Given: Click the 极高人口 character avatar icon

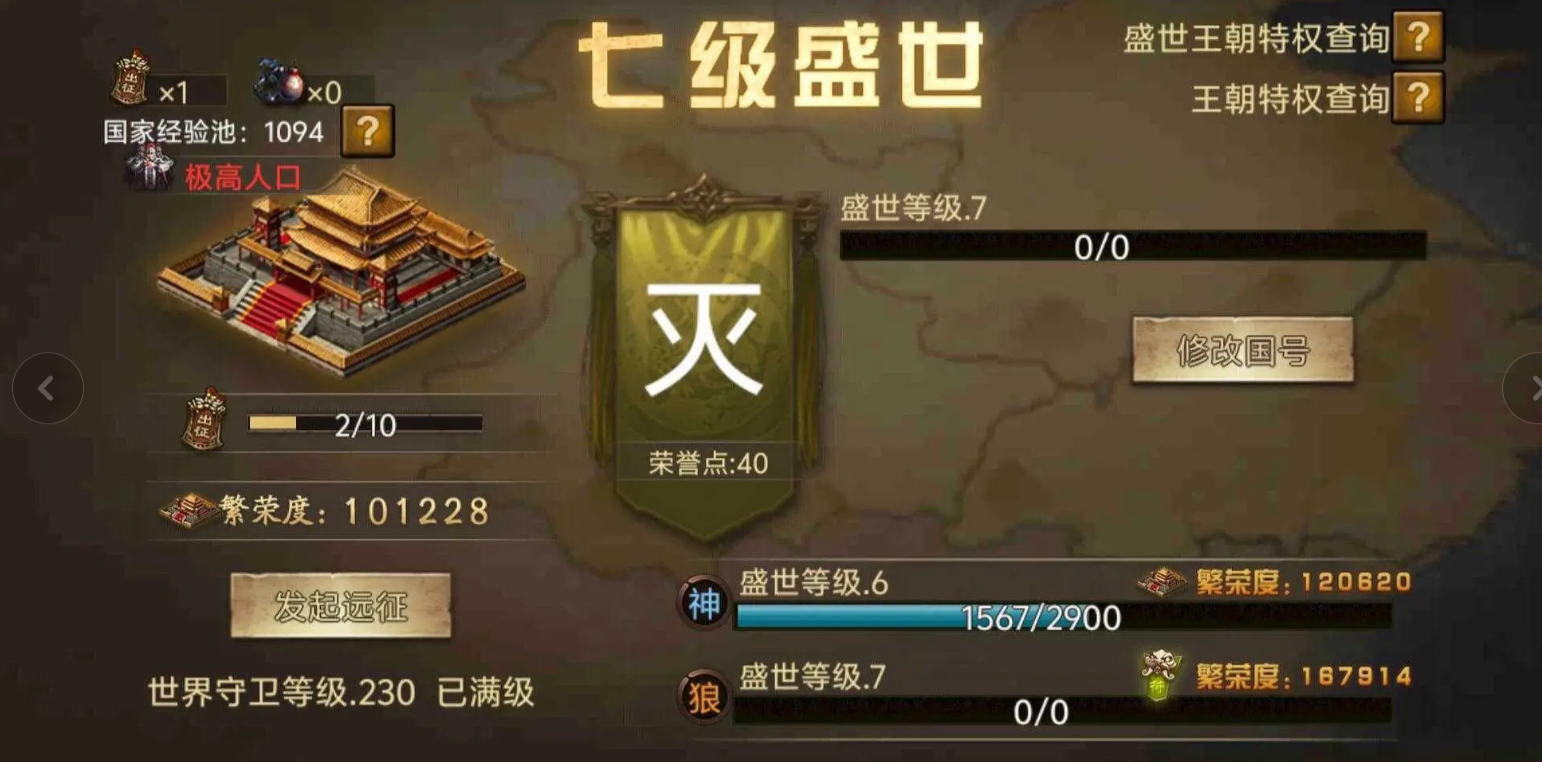Looking at the screenshot, I should (150, 168).
